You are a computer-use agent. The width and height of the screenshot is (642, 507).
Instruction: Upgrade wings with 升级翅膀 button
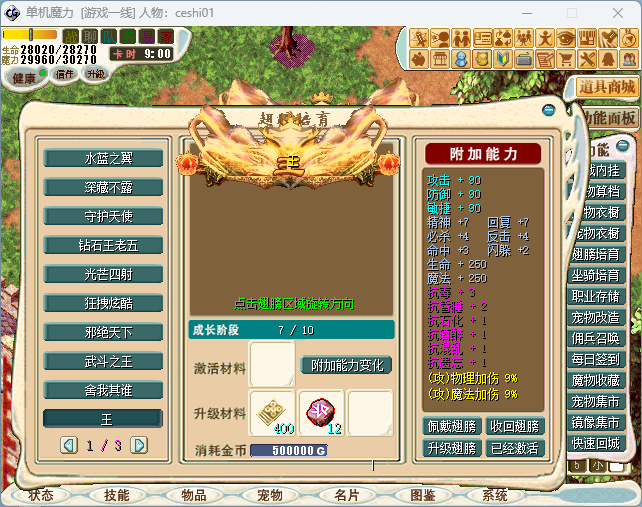point(453,448)
